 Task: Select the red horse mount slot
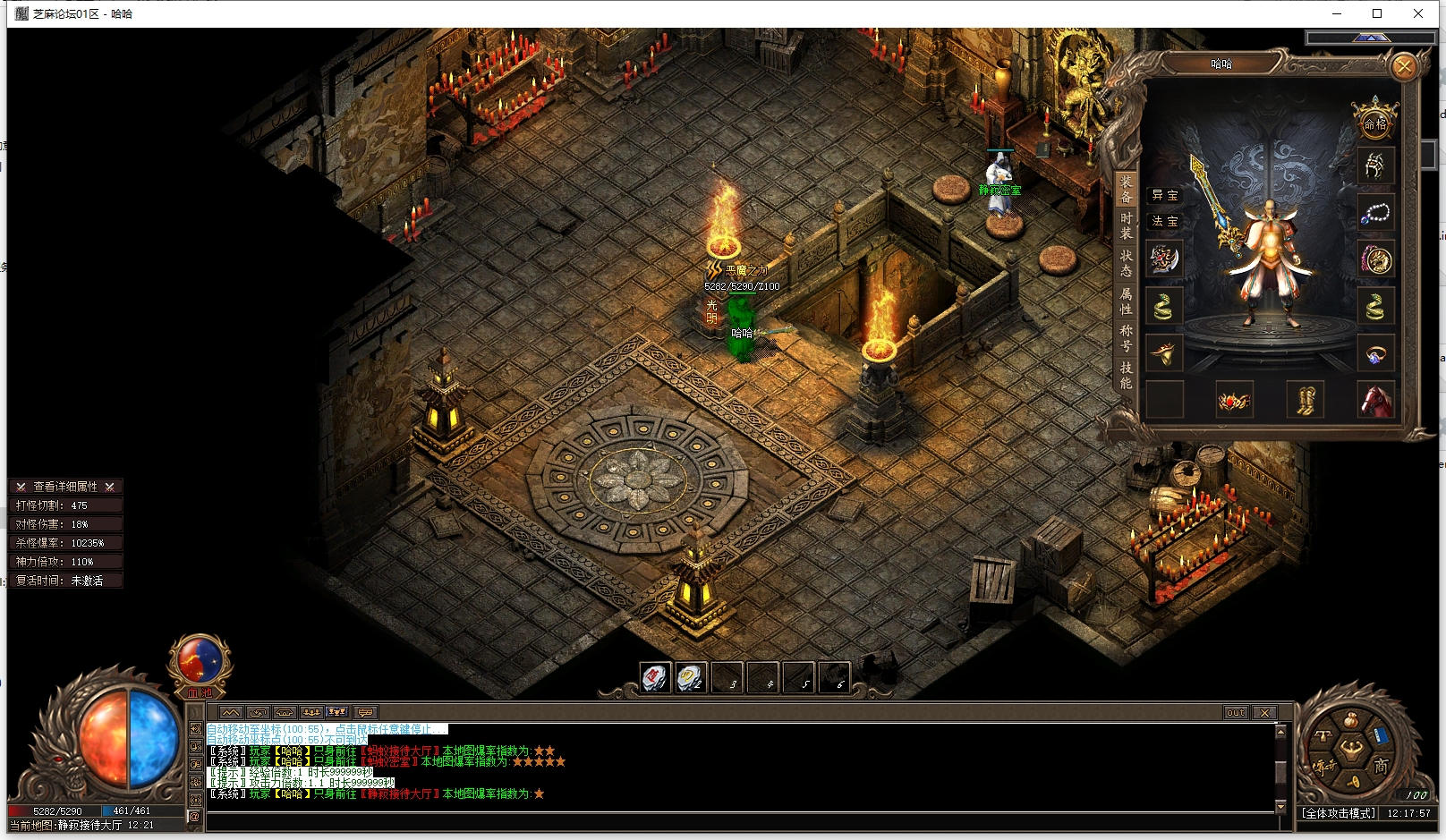coord(1375,400)
